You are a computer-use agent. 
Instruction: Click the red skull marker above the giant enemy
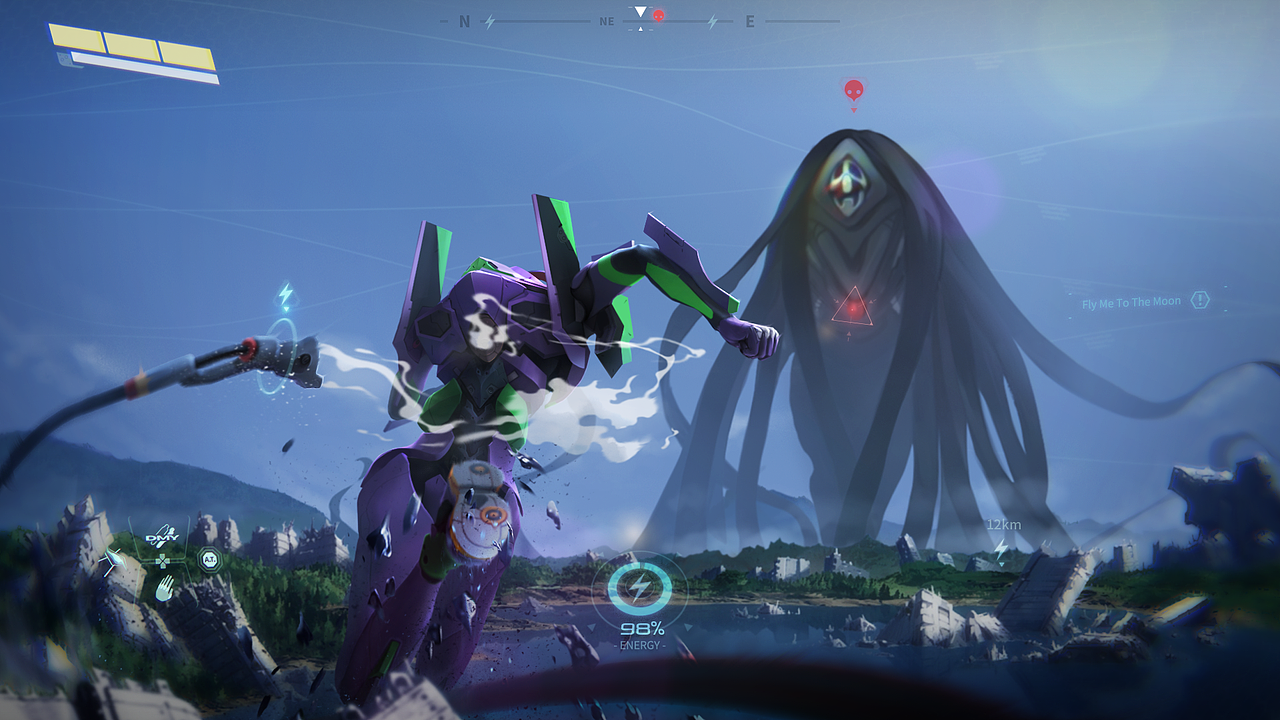pos(853,91)
